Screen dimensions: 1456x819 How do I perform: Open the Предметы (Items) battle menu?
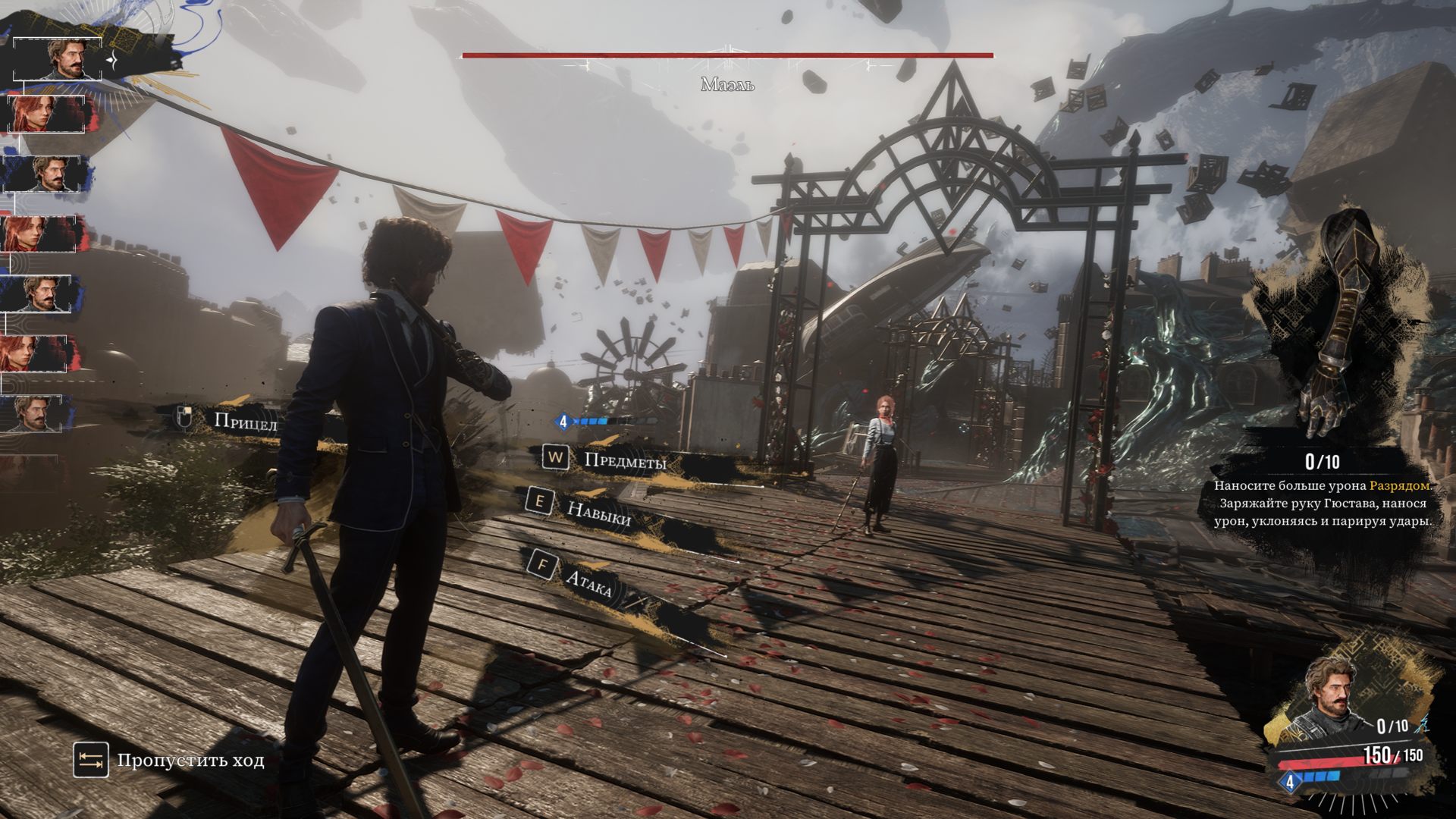tap(623, 460)
